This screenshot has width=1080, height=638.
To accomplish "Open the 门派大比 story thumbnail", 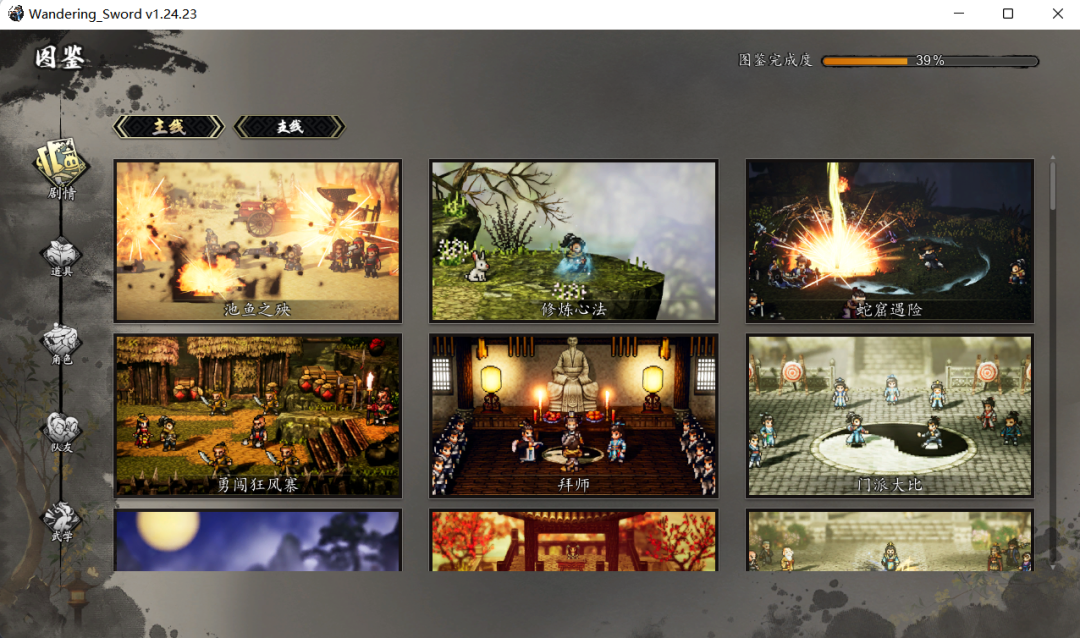I will click(890, 415).
